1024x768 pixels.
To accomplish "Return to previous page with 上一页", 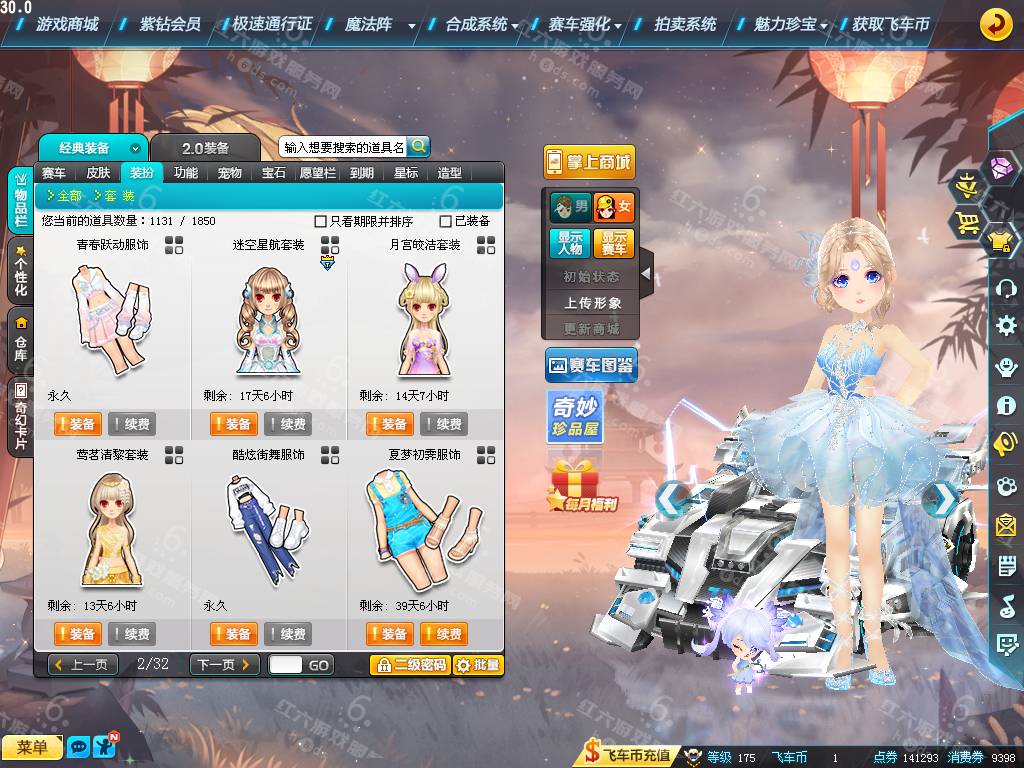I will pyautogui.click(x=83, y=664).
